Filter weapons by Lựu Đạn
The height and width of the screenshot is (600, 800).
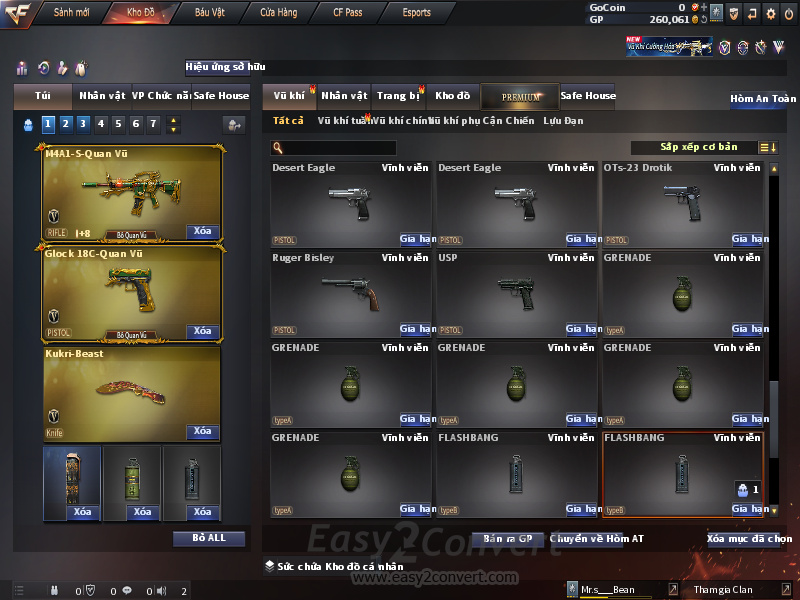[x=563, y=121]
